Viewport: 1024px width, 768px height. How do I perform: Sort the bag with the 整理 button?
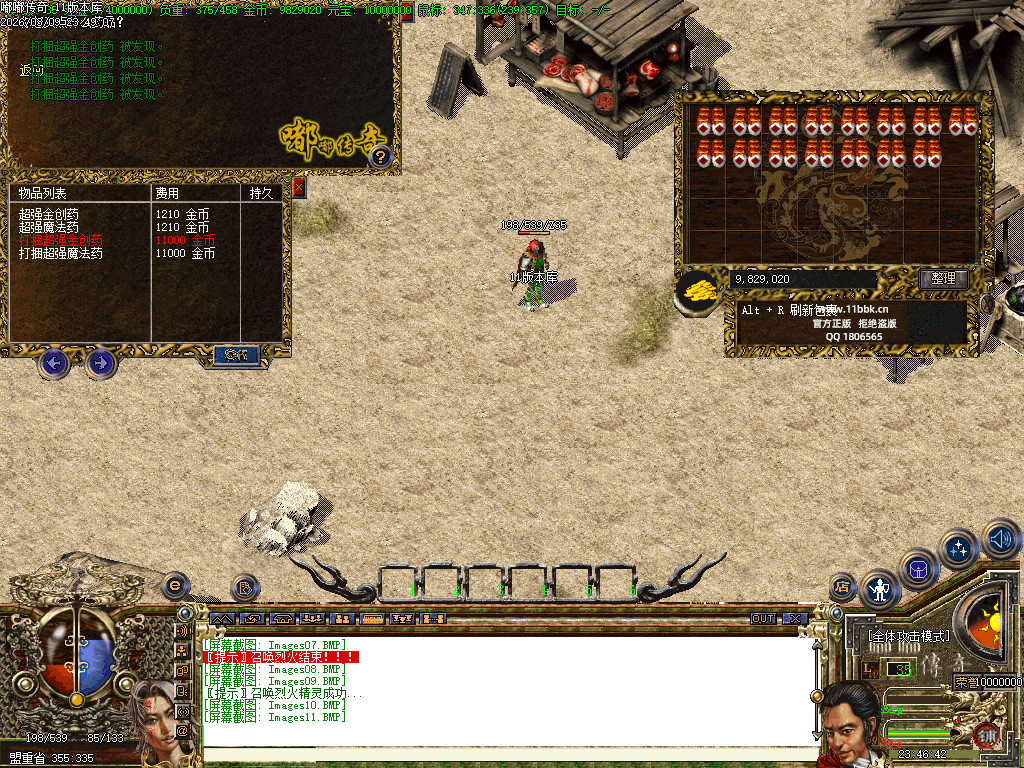click(x=943, y=279)
